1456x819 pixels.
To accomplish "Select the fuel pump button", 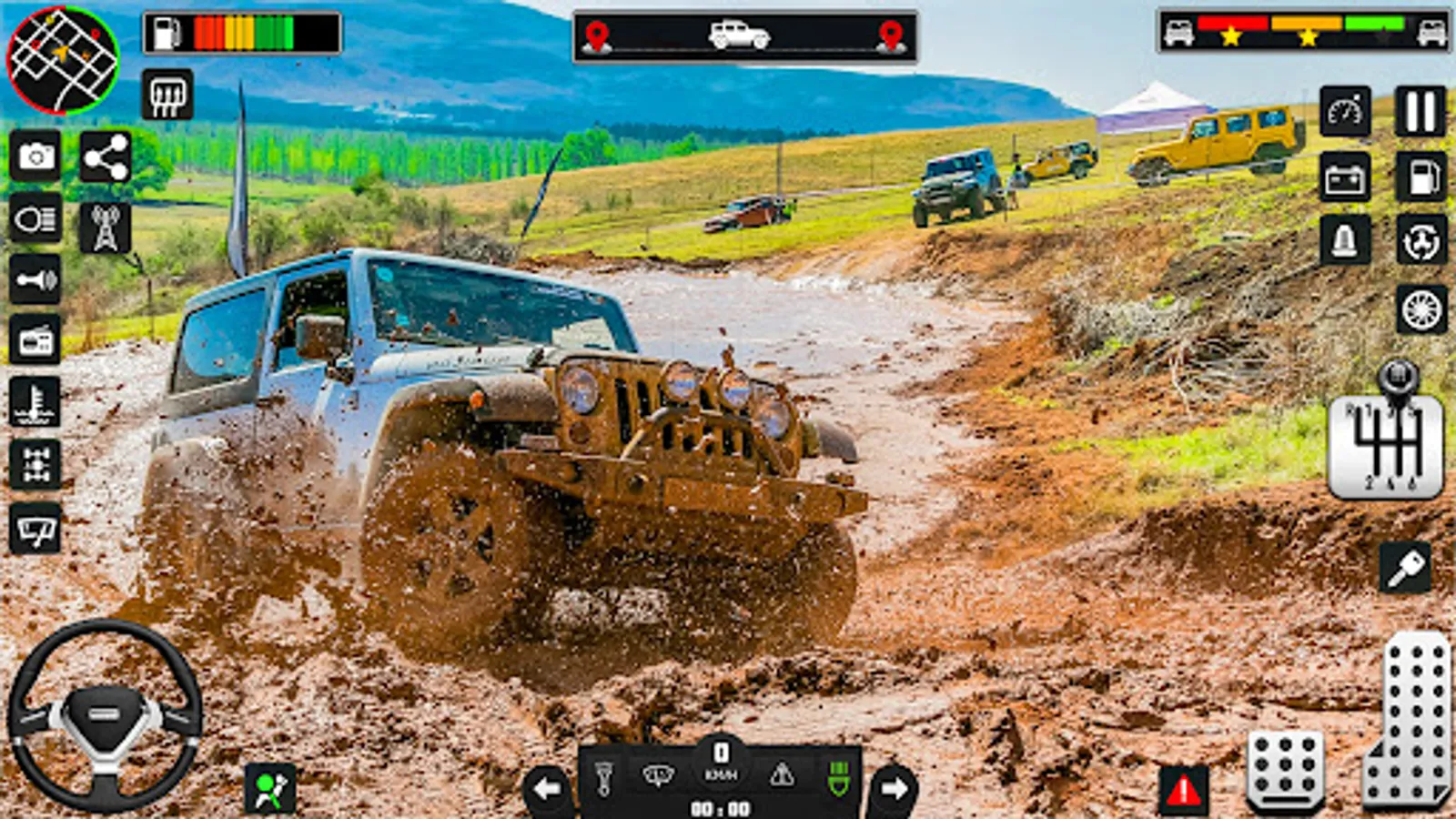I will click(1420, 177).
